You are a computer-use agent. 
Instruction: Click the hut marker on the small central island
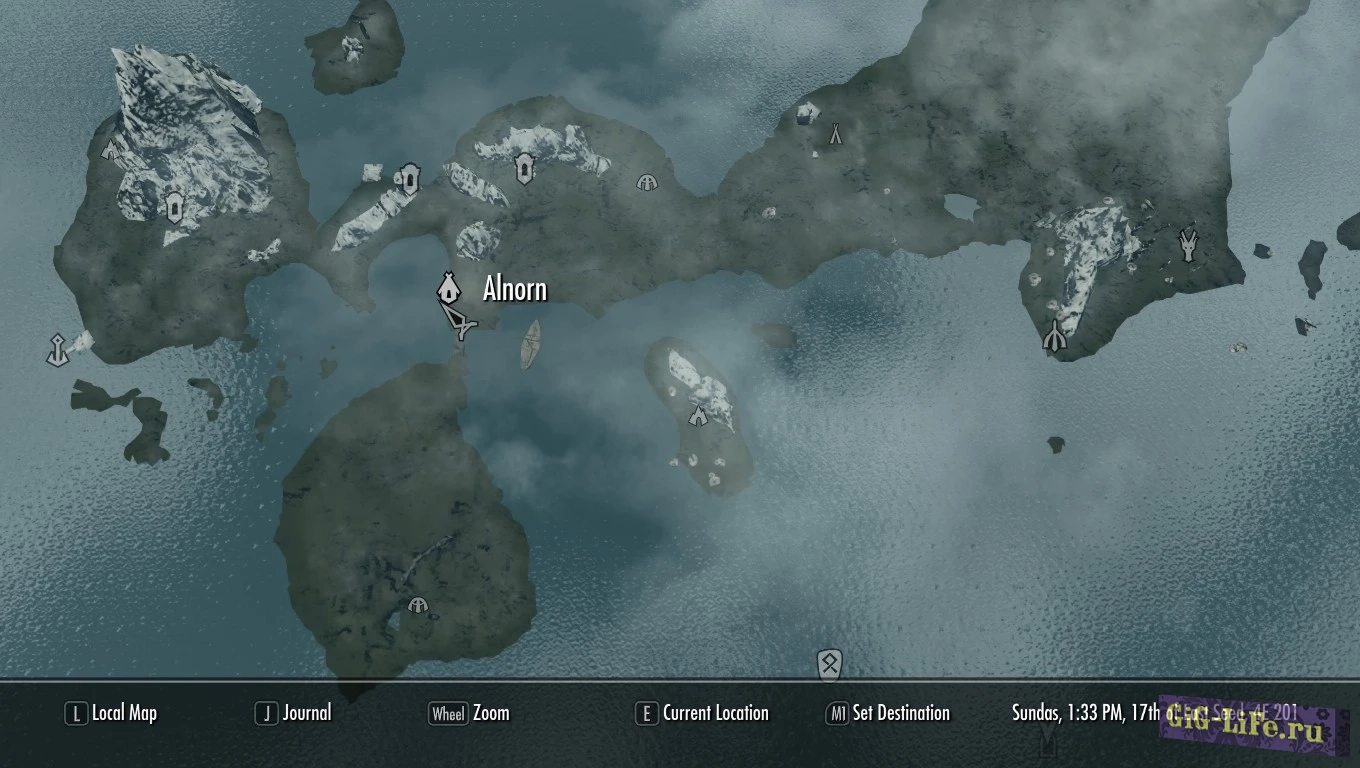pyautogui.click(x=698, y=415)
